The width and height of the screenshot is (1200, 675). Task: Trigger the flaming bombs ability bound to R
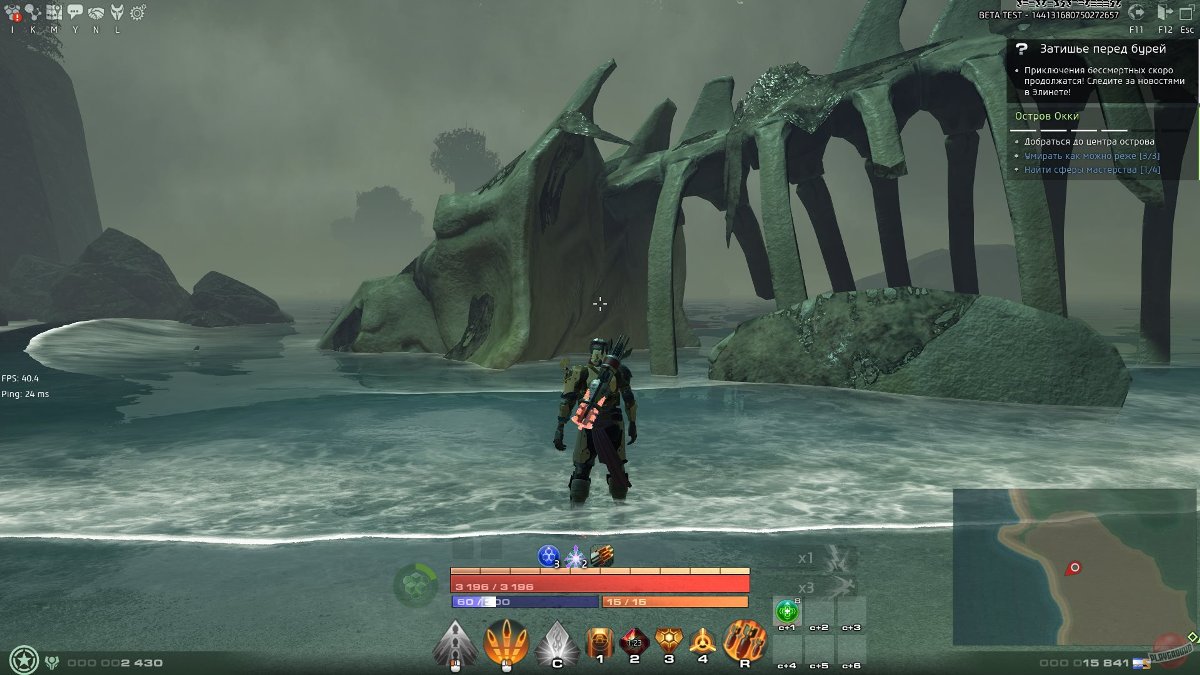click(x=744, y=642)
